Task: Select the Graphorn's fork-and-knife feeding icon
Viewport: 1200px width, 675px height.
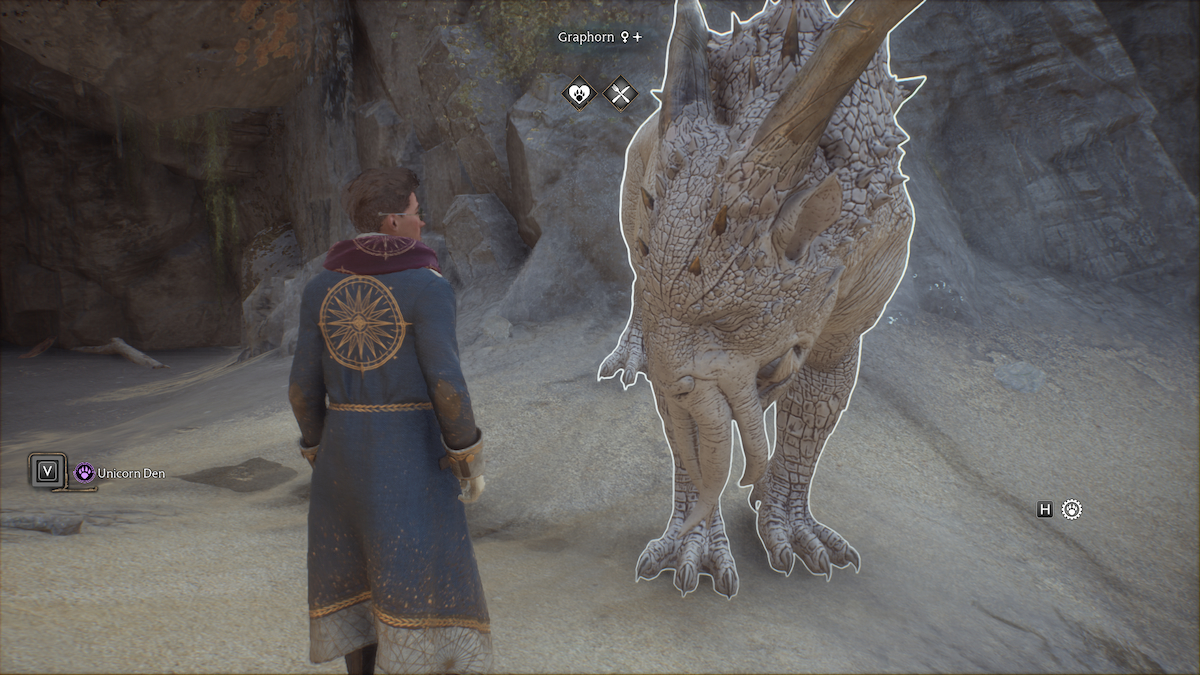Action: (621, 94)
